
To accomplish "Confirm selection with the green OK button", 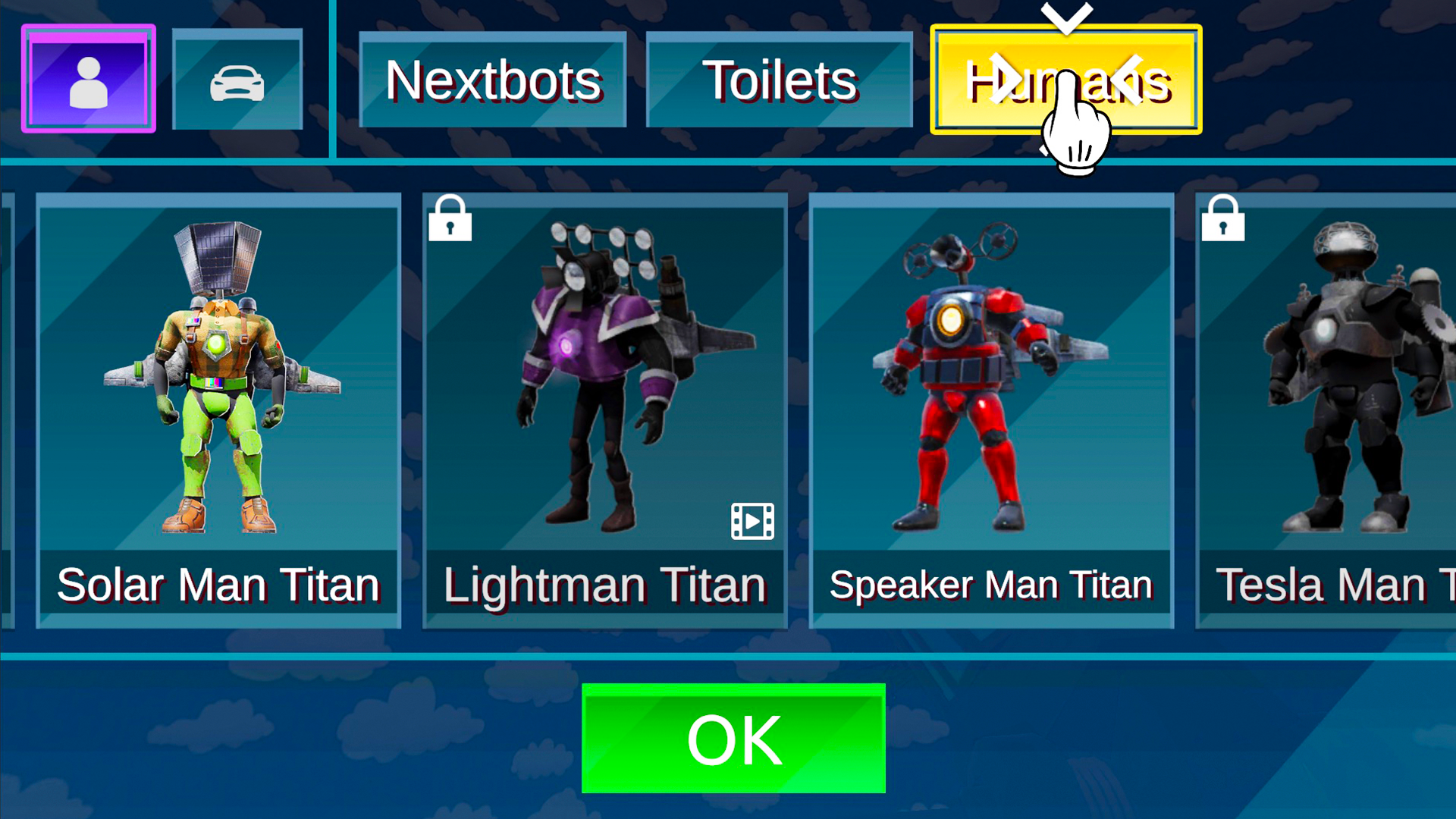I will pos(733,739).
